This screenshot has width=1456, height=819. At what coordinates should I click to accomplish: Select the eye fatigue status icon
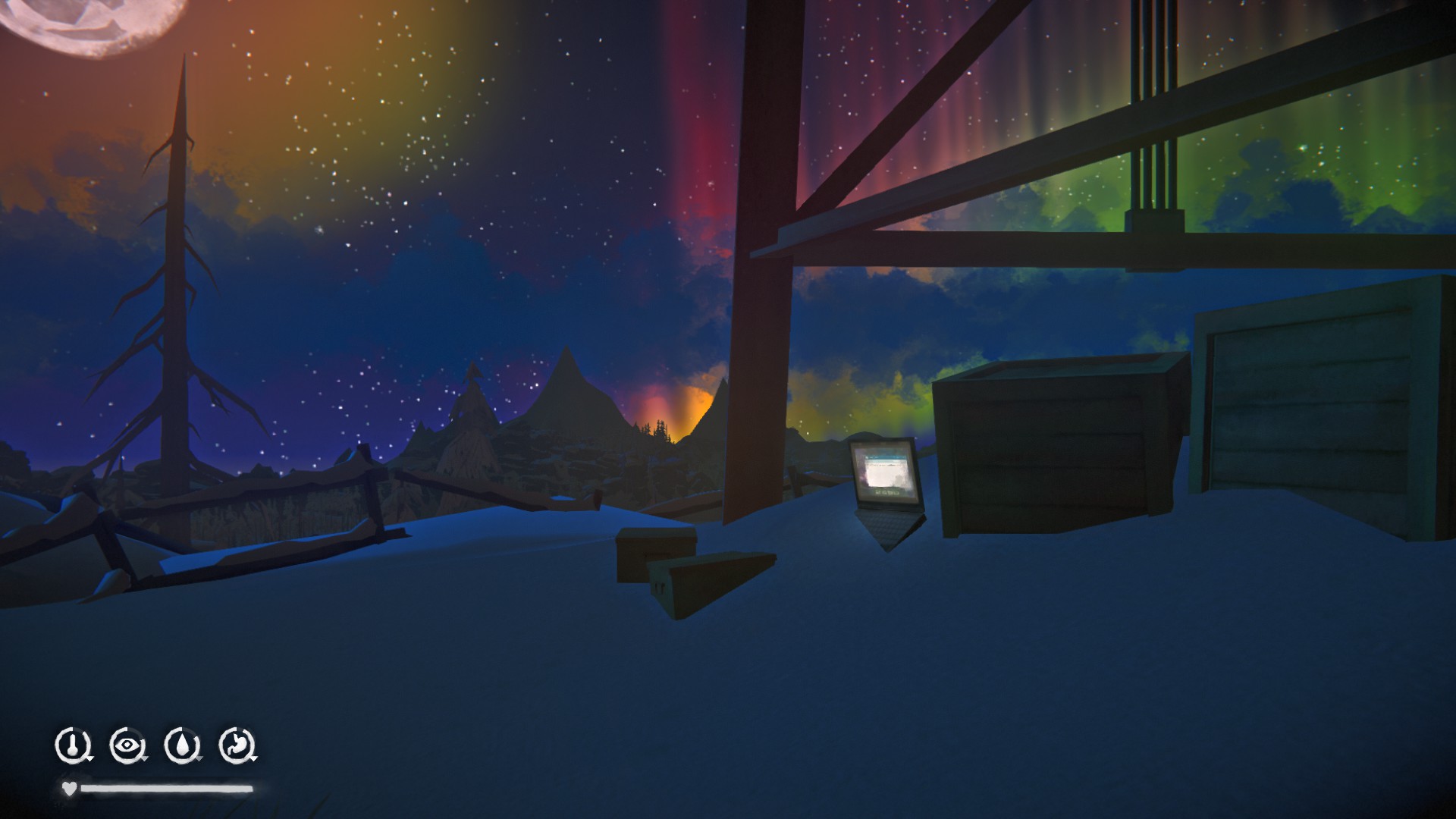[x=127, y=745]
